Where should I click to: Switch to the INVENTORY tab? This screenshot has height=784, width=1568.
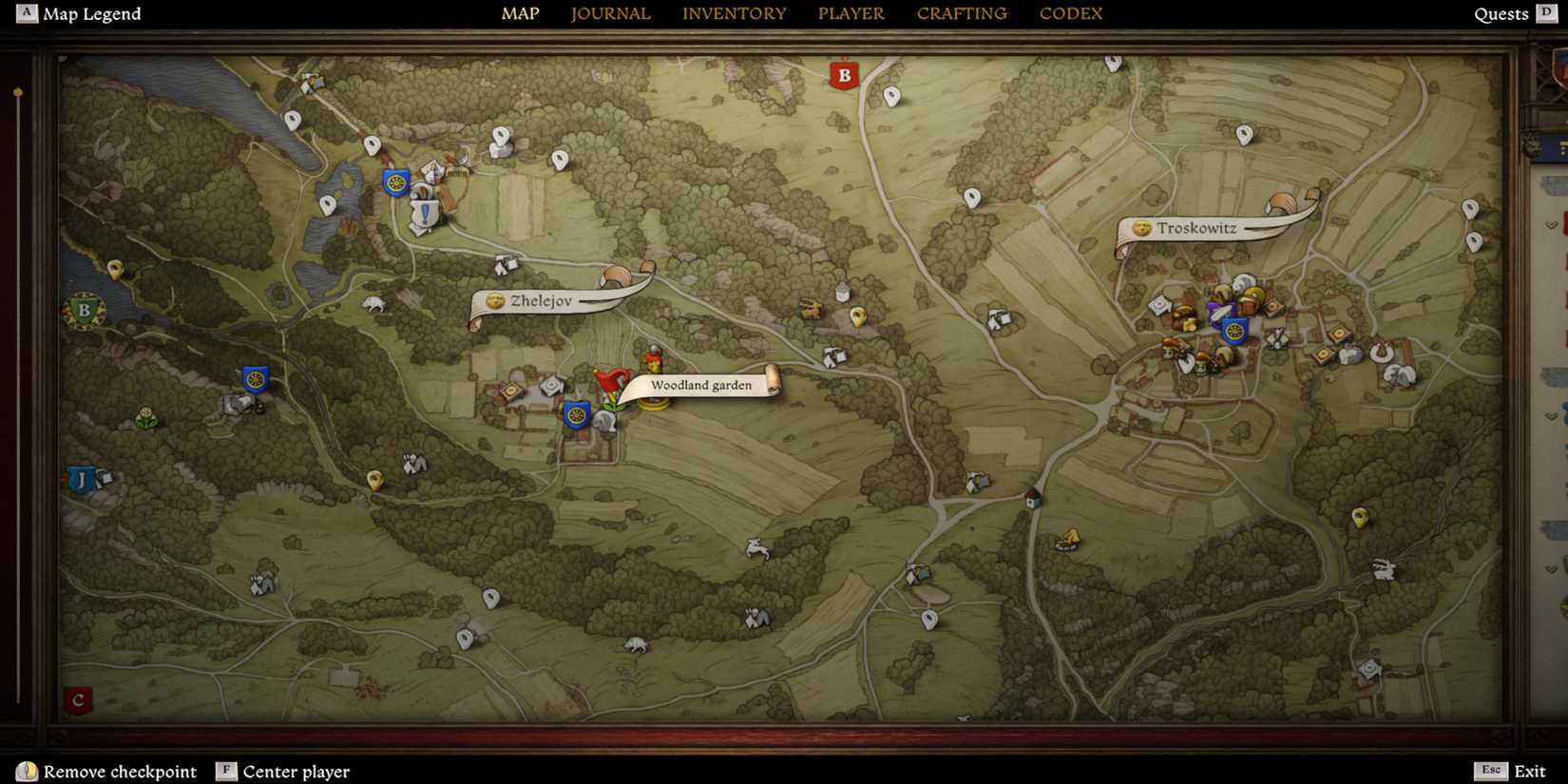coord(734,13)
